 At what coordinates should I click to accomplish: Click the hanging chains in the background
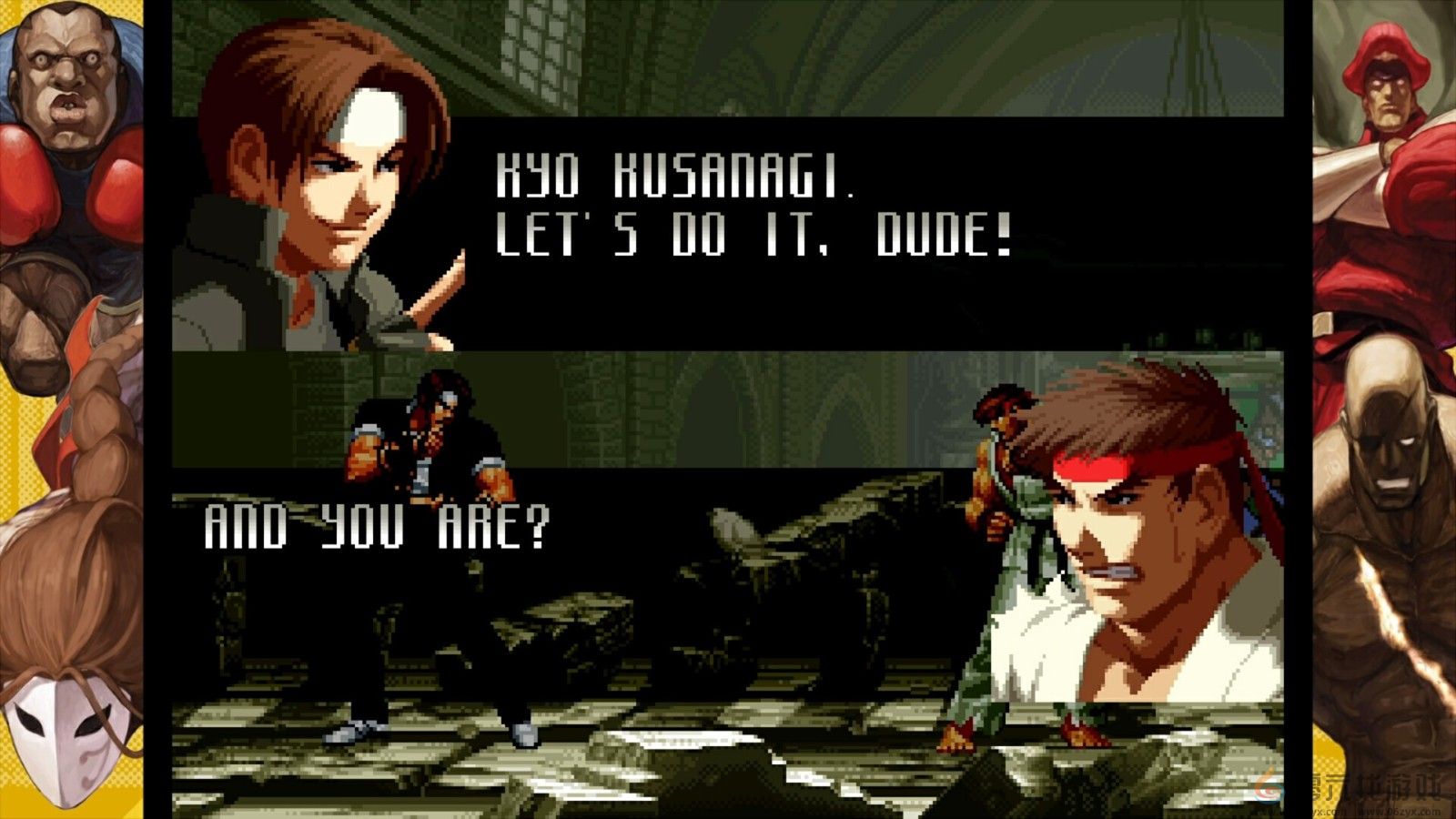[1192, 55]
